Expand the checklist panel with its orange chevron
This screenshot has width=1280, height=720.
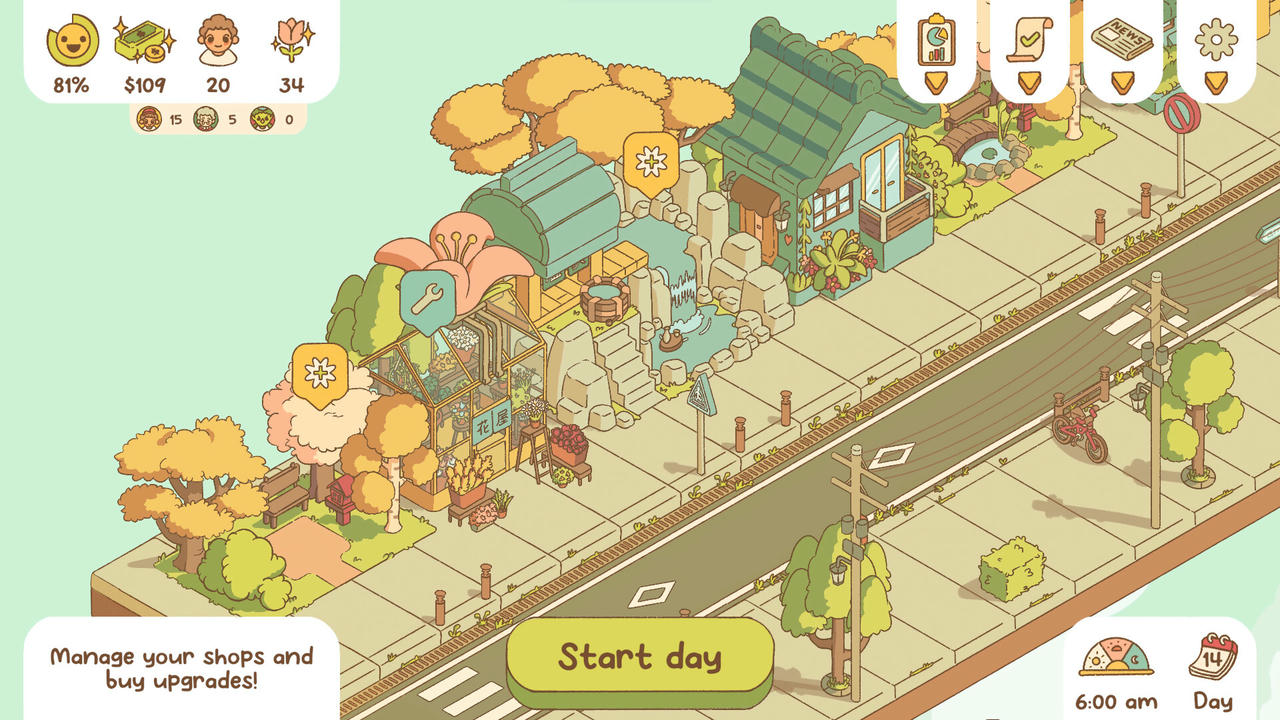tap(1029, 82)
